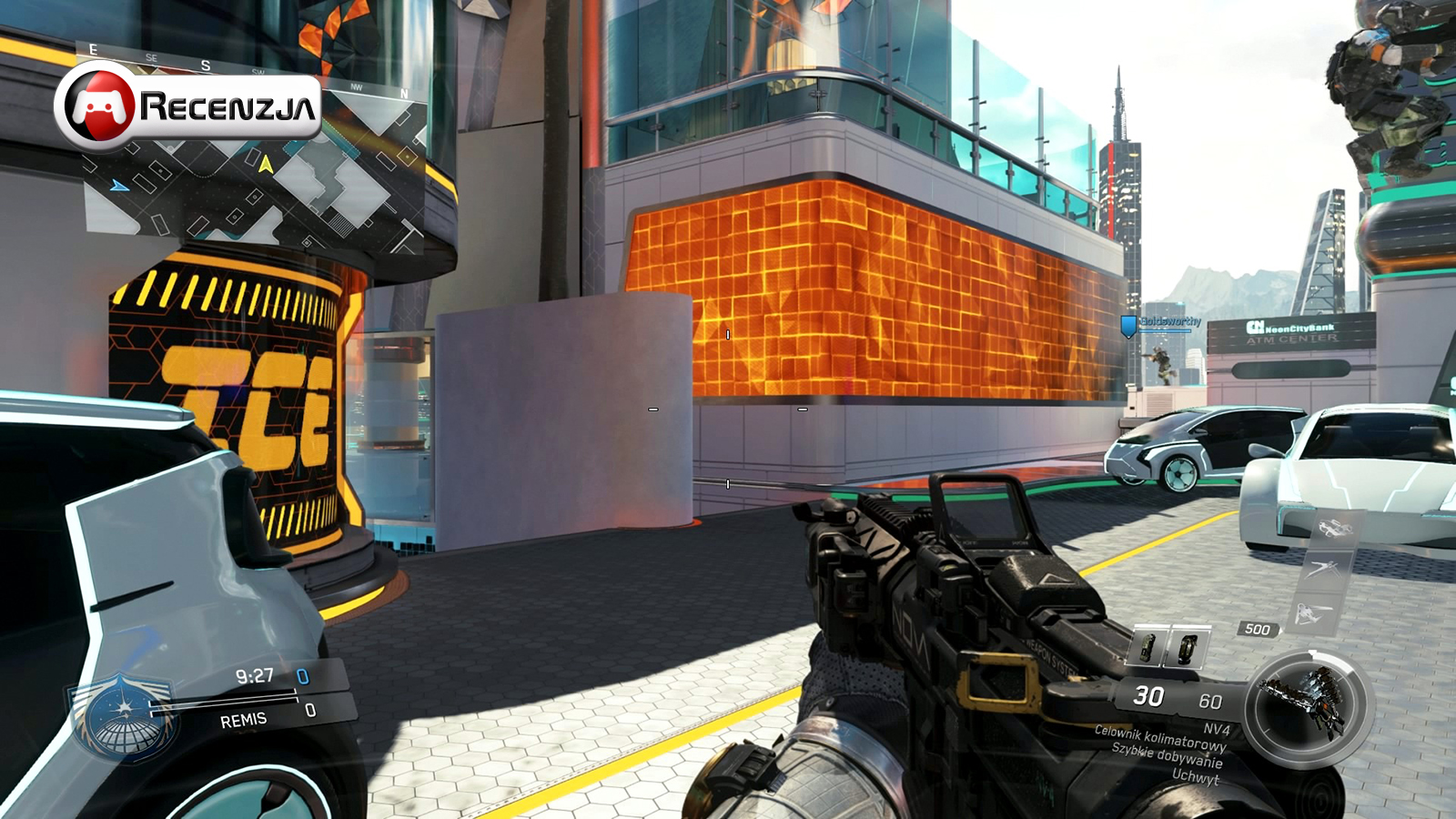The width and height of the screenshot is (1456, 819).
Task: Select the yellow player arrow on the minimap
Action: pyautogui.click(x=266, y=165)
